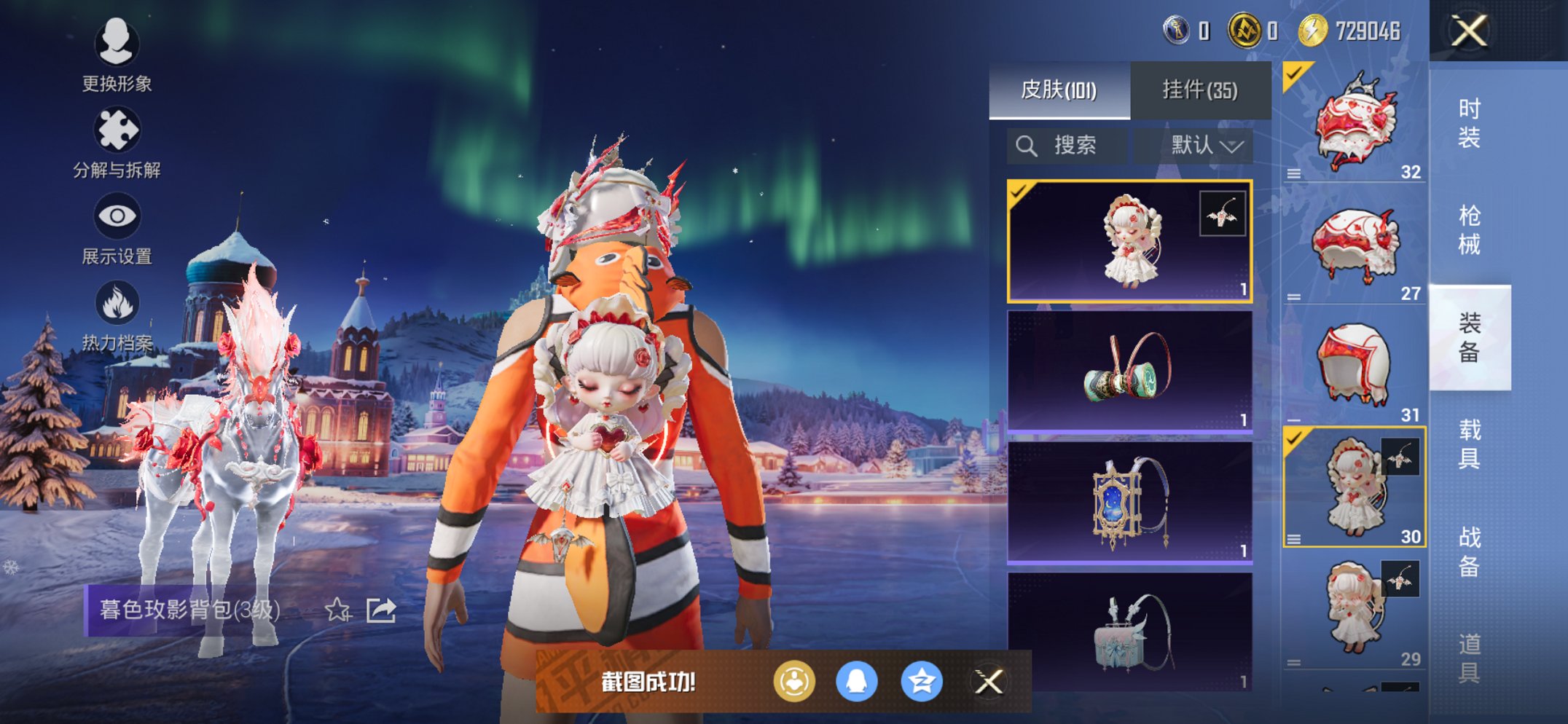1568x724 pixels.
Task: Open the 载具 category
Action: tap(1469, 444)
